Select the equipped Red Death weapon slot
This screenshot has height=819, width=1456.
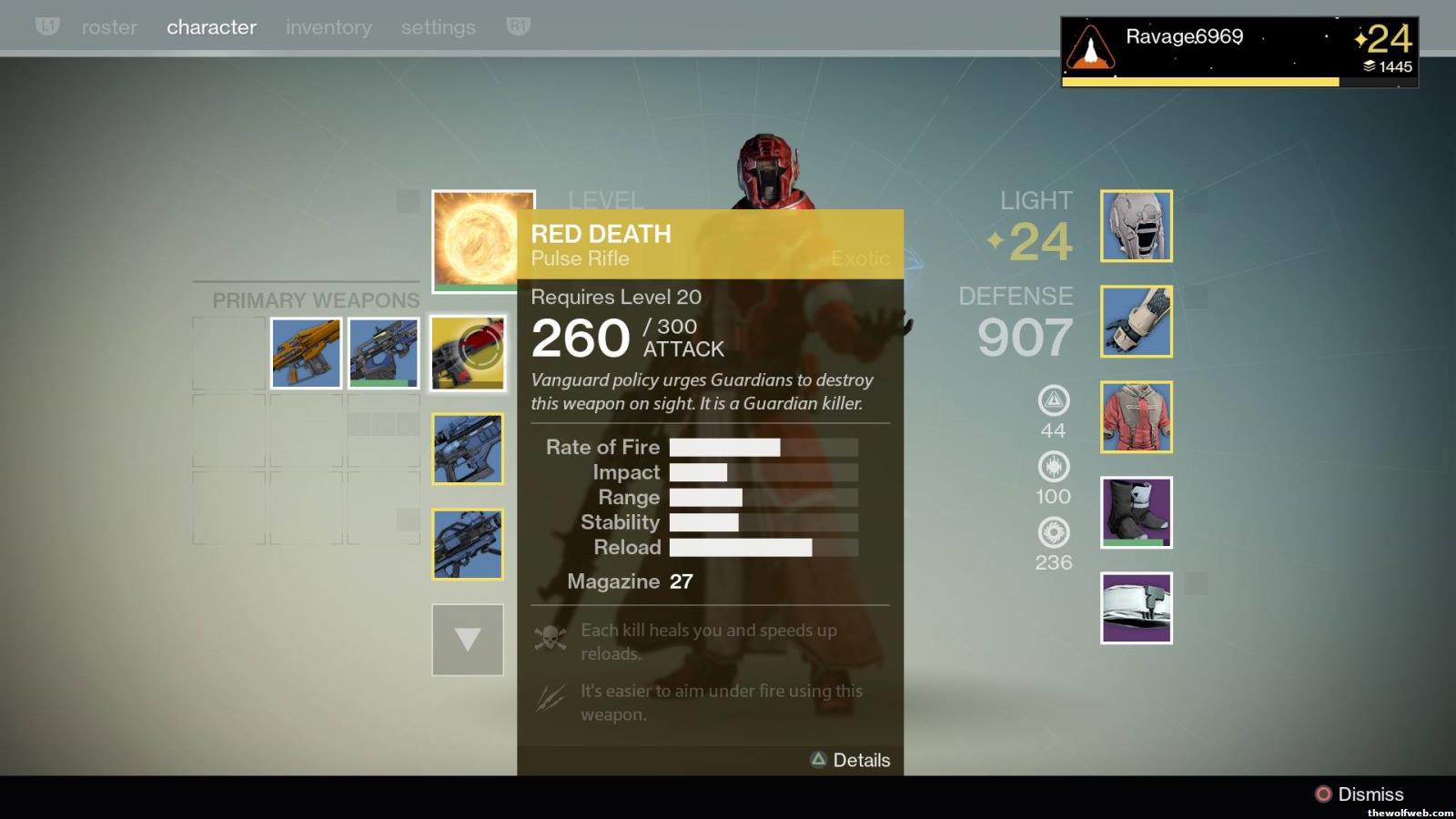pos(468,353)
